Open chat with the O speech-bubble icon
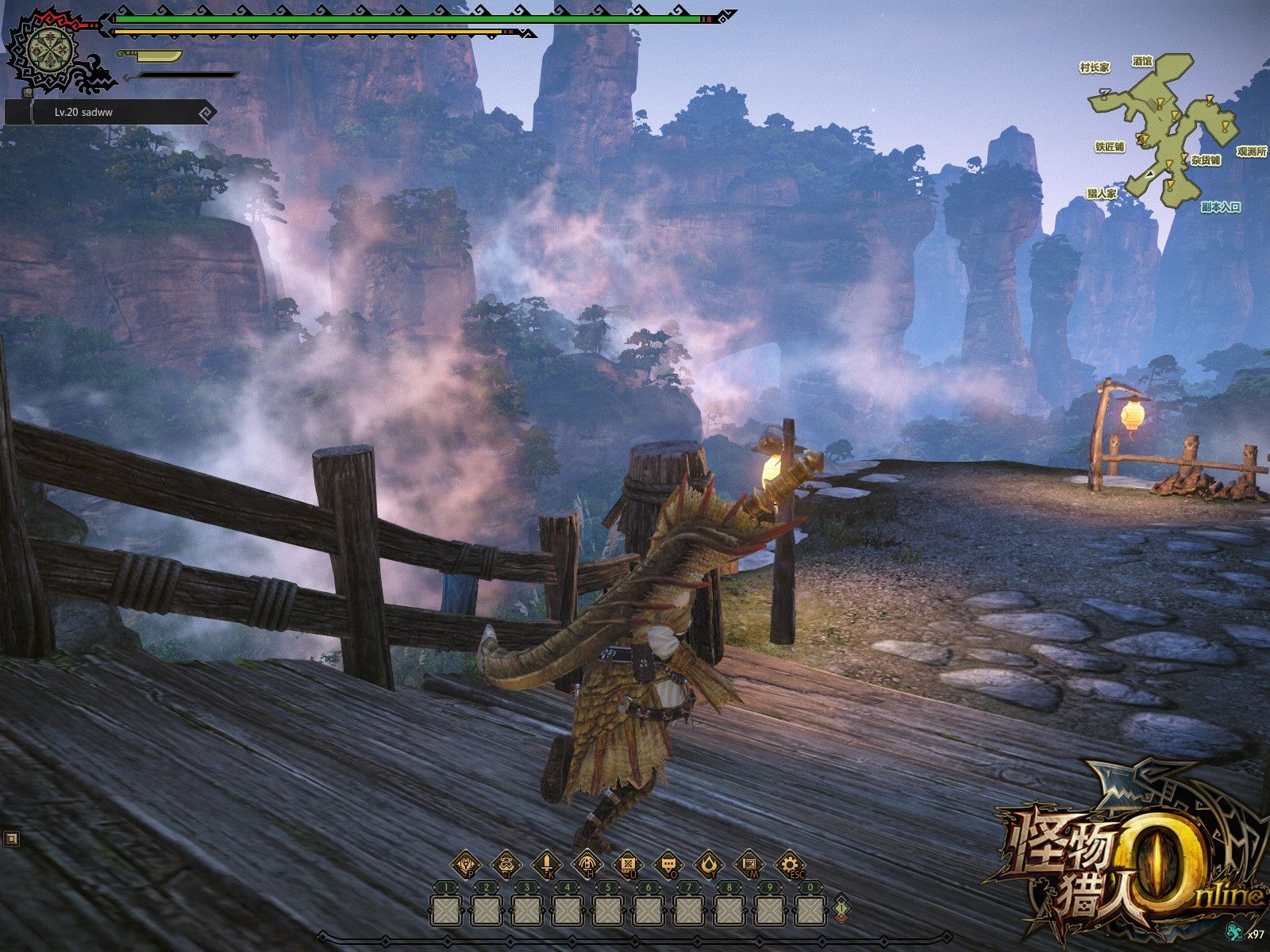 pos(668,865)
